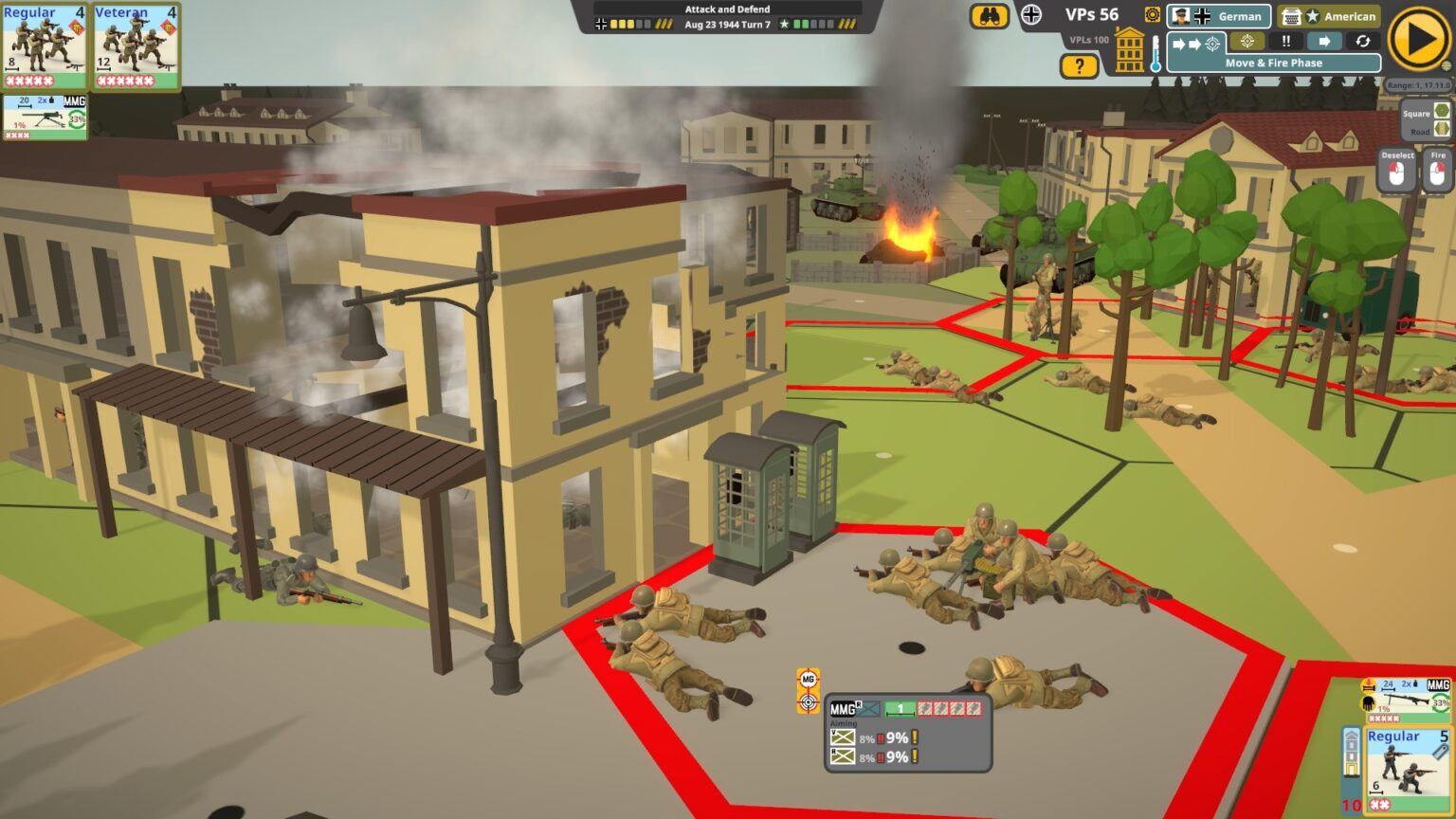This screenshot has height=819, width=1456.
Task: Click the green strength bar showing 1
Action: [x=899, y=708]
